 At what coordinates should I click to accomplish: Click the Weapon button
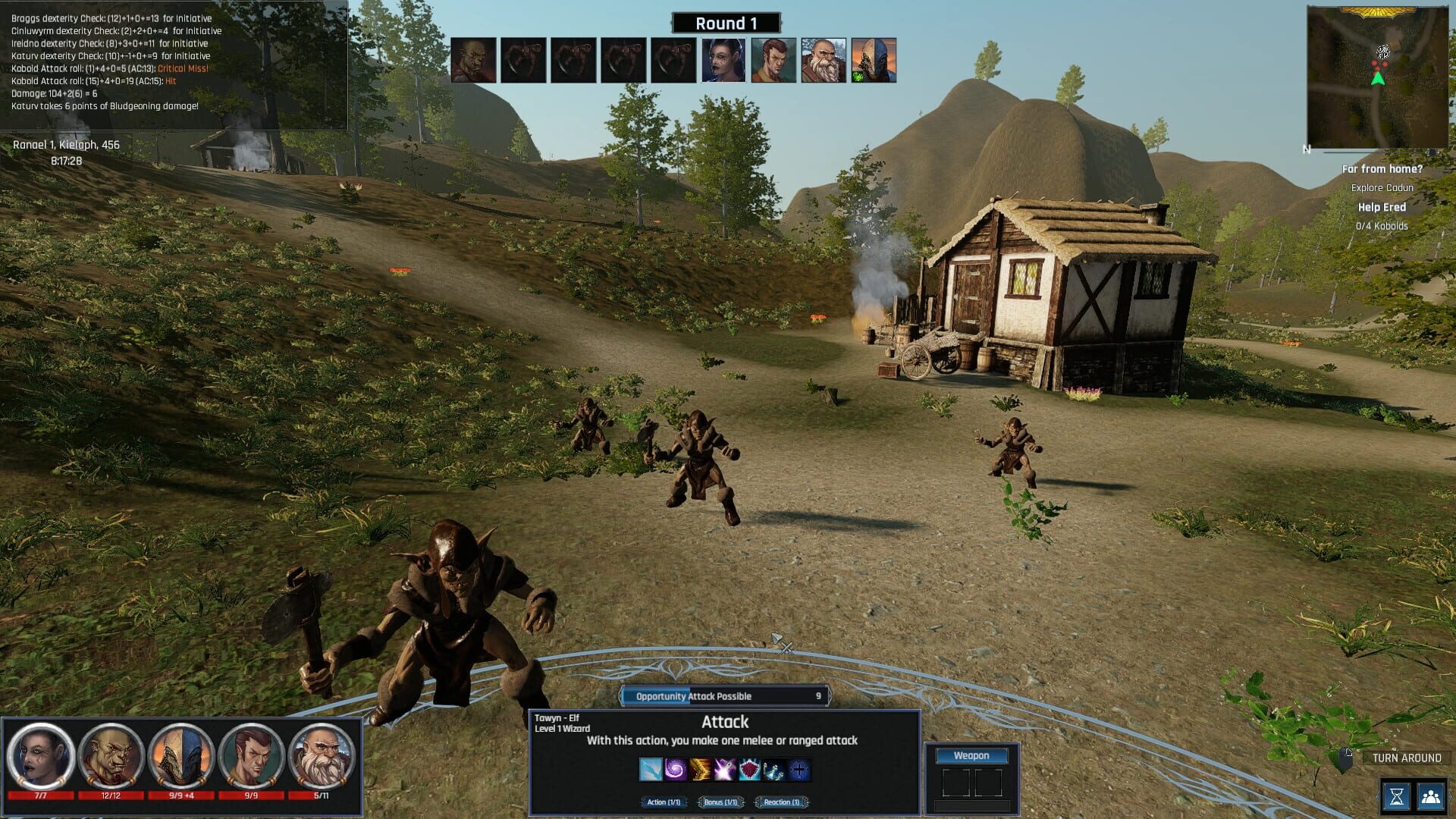point(971,755)
